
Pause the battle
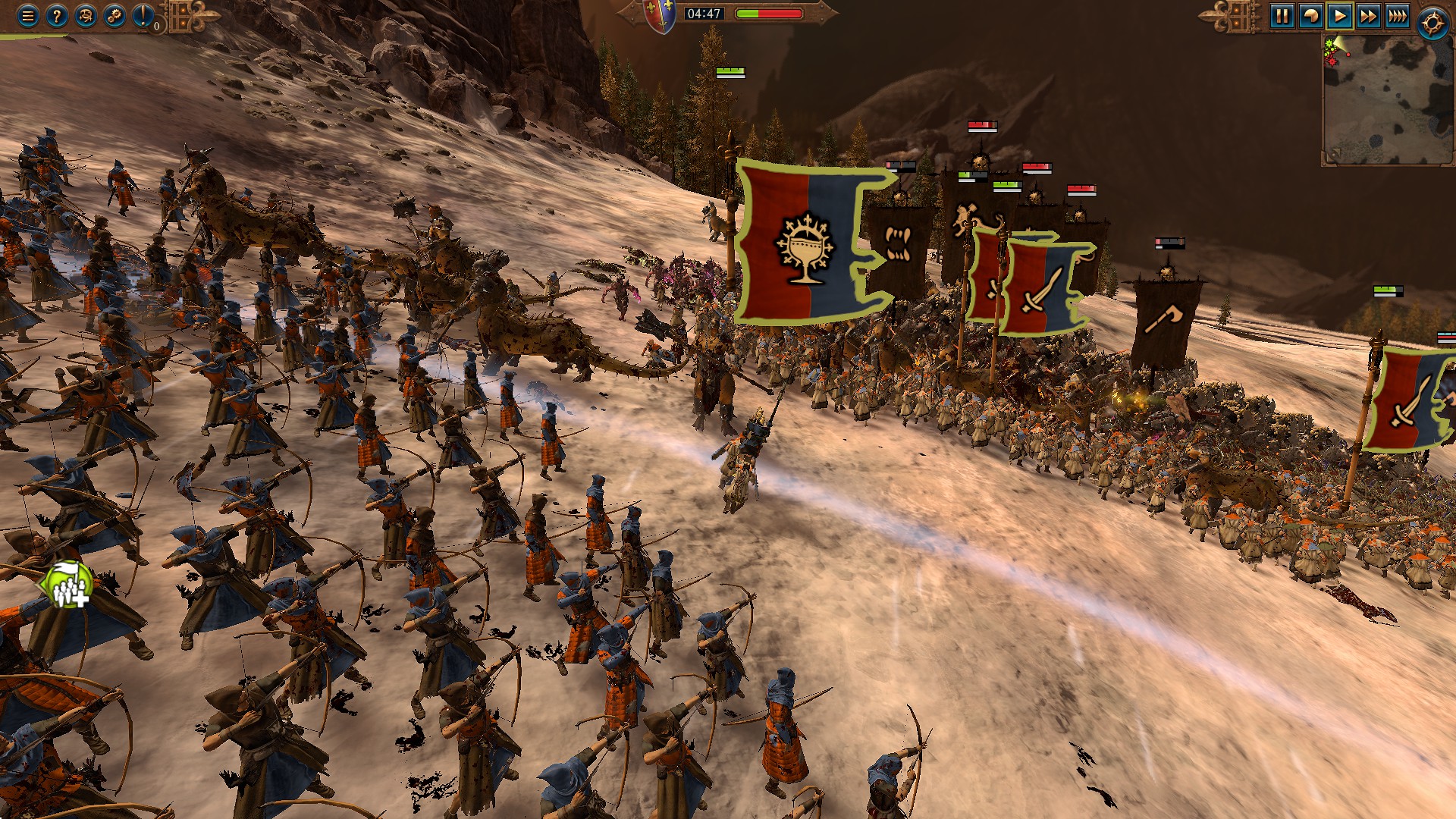tap(1282, 16)
